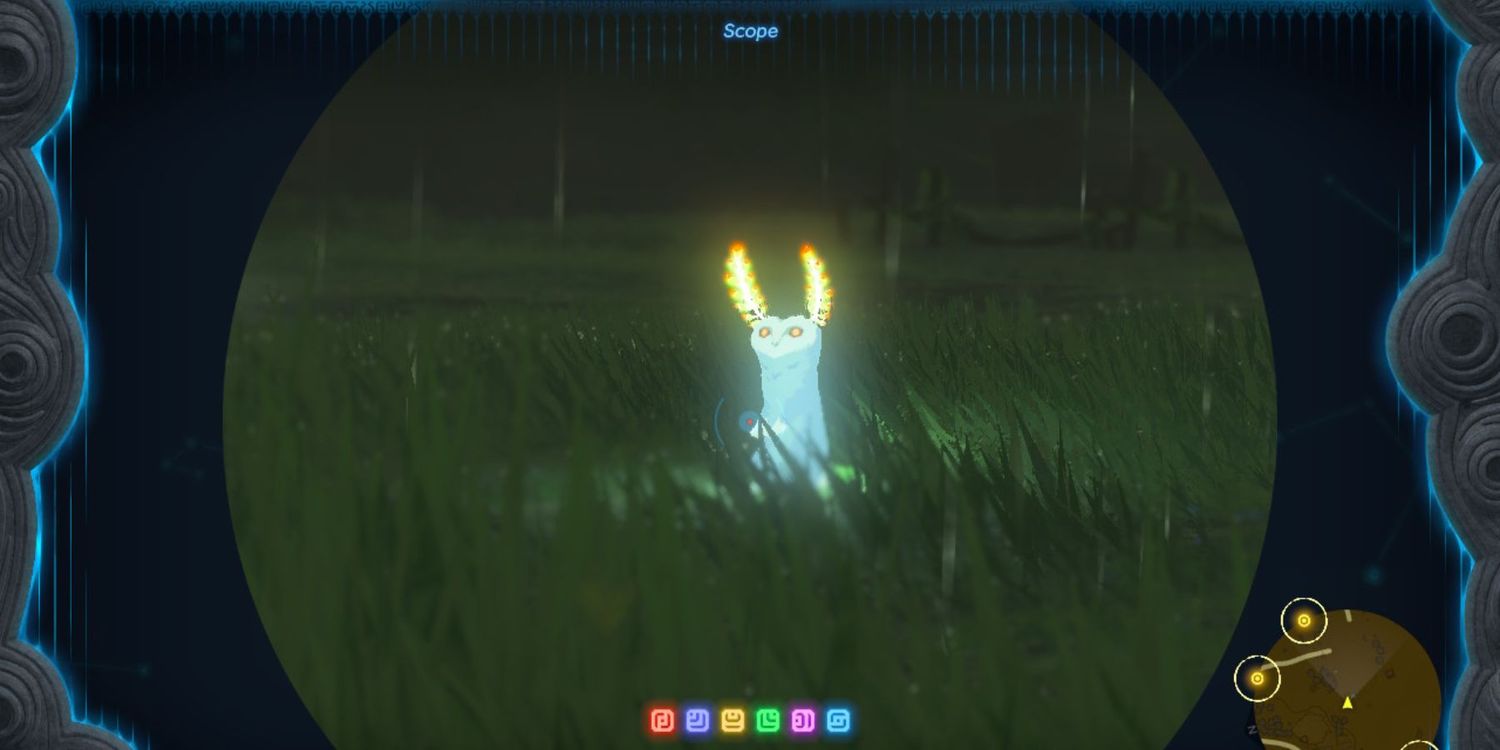Select the red sage ability icon
This screenshot has width=1500, height=750.
[662, 720]
